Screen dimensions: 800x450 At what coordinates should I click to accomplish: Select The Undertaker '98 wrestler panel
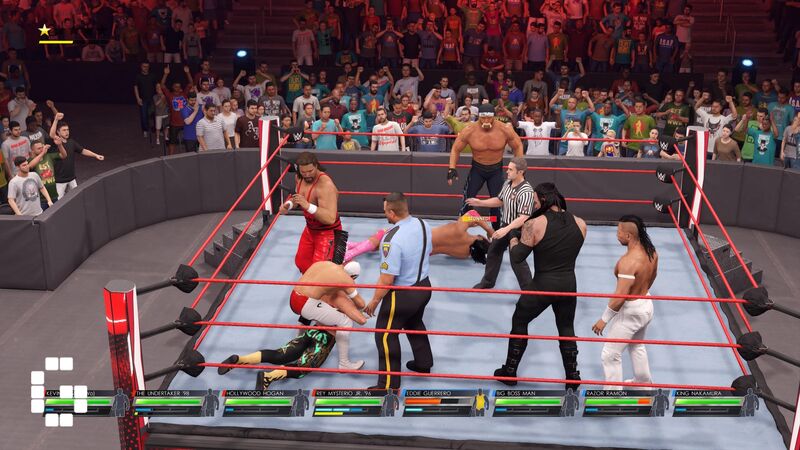click(176, 402)
